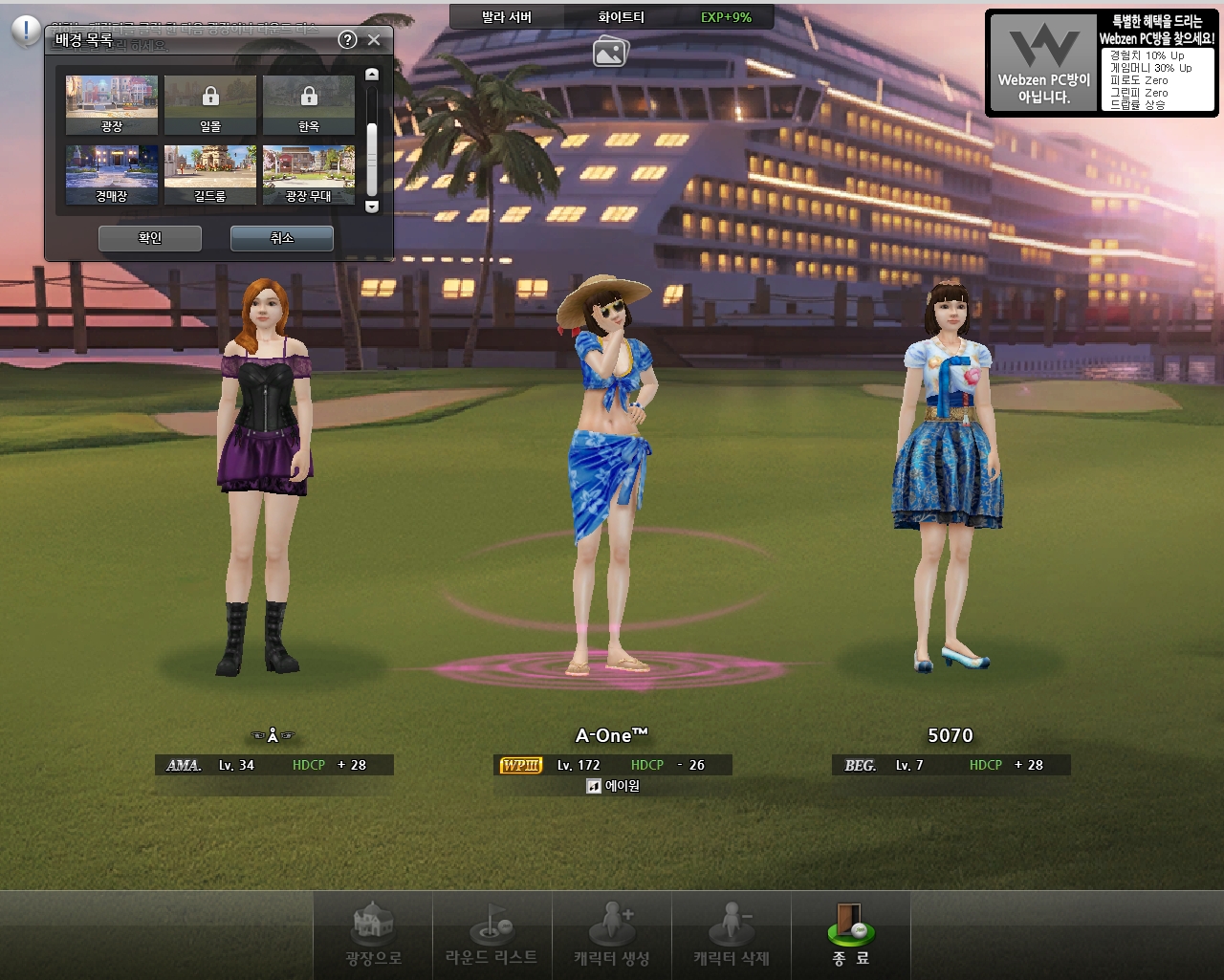Click the background list scroll-up arrow
This screenshot has width=1224, height=980.
[372, 75]
